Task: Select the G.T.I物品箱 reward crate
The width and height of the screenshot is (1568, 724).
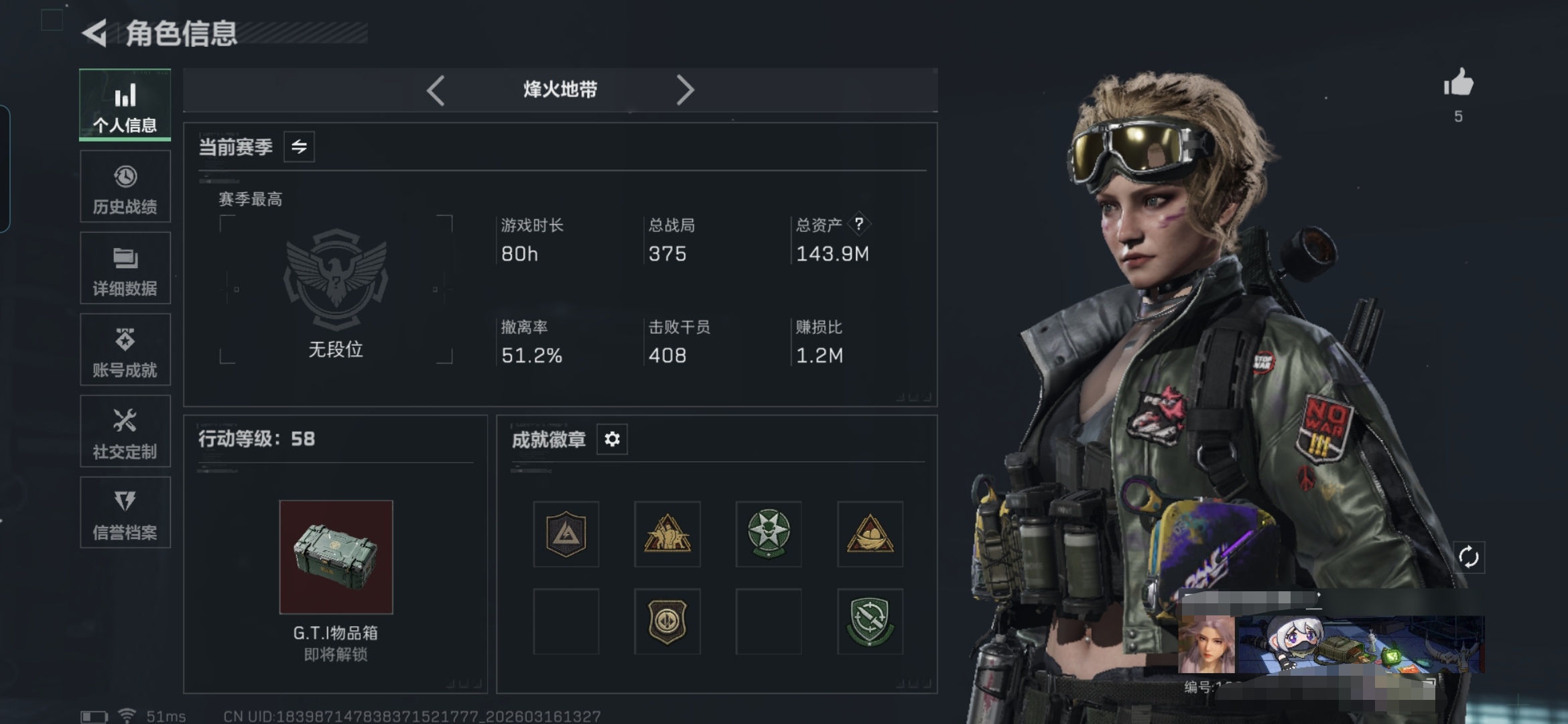Action: [x=336, y=557]
